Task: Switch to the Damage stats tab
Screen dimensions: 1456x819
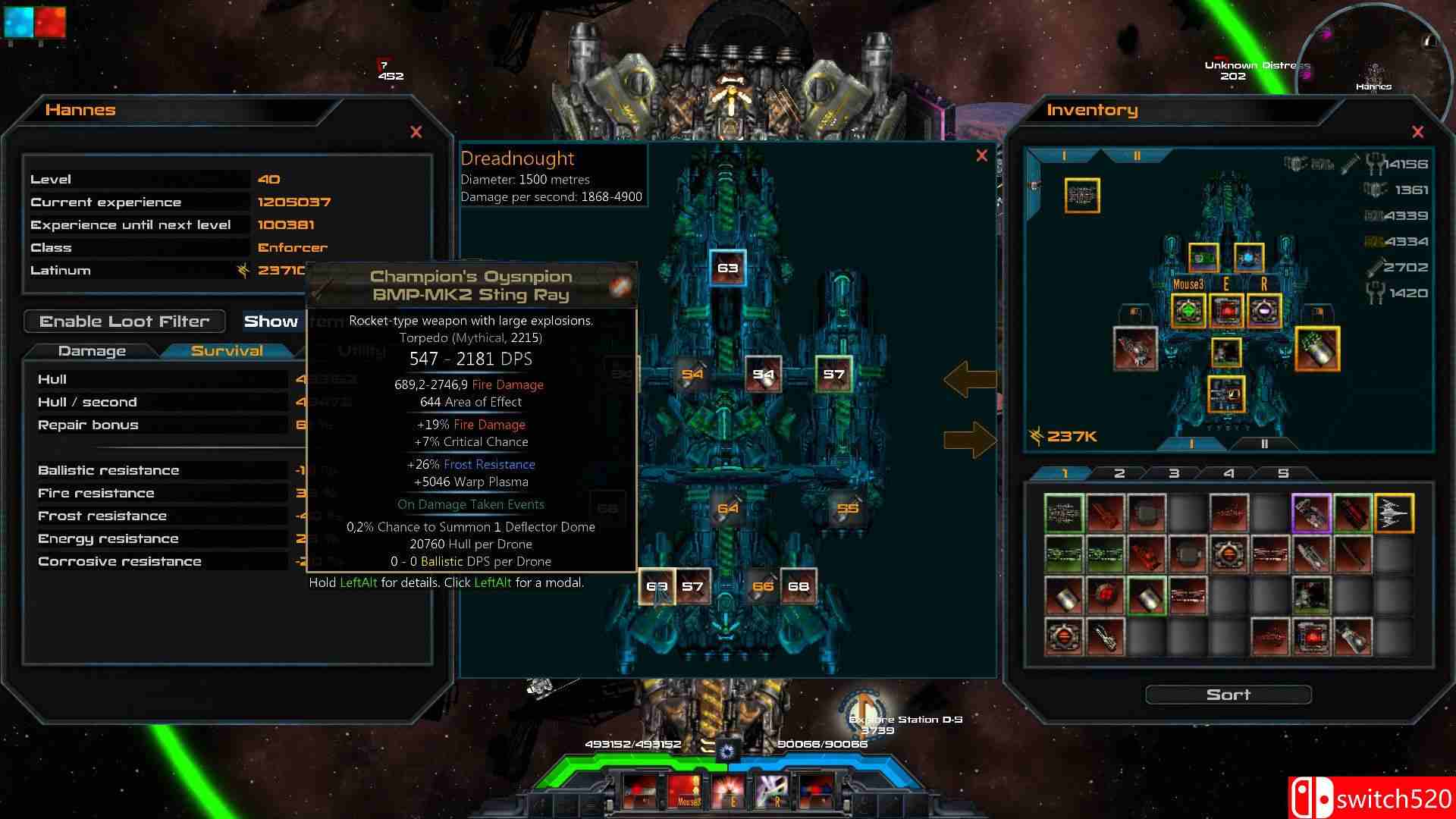Action: click(92, 351)
